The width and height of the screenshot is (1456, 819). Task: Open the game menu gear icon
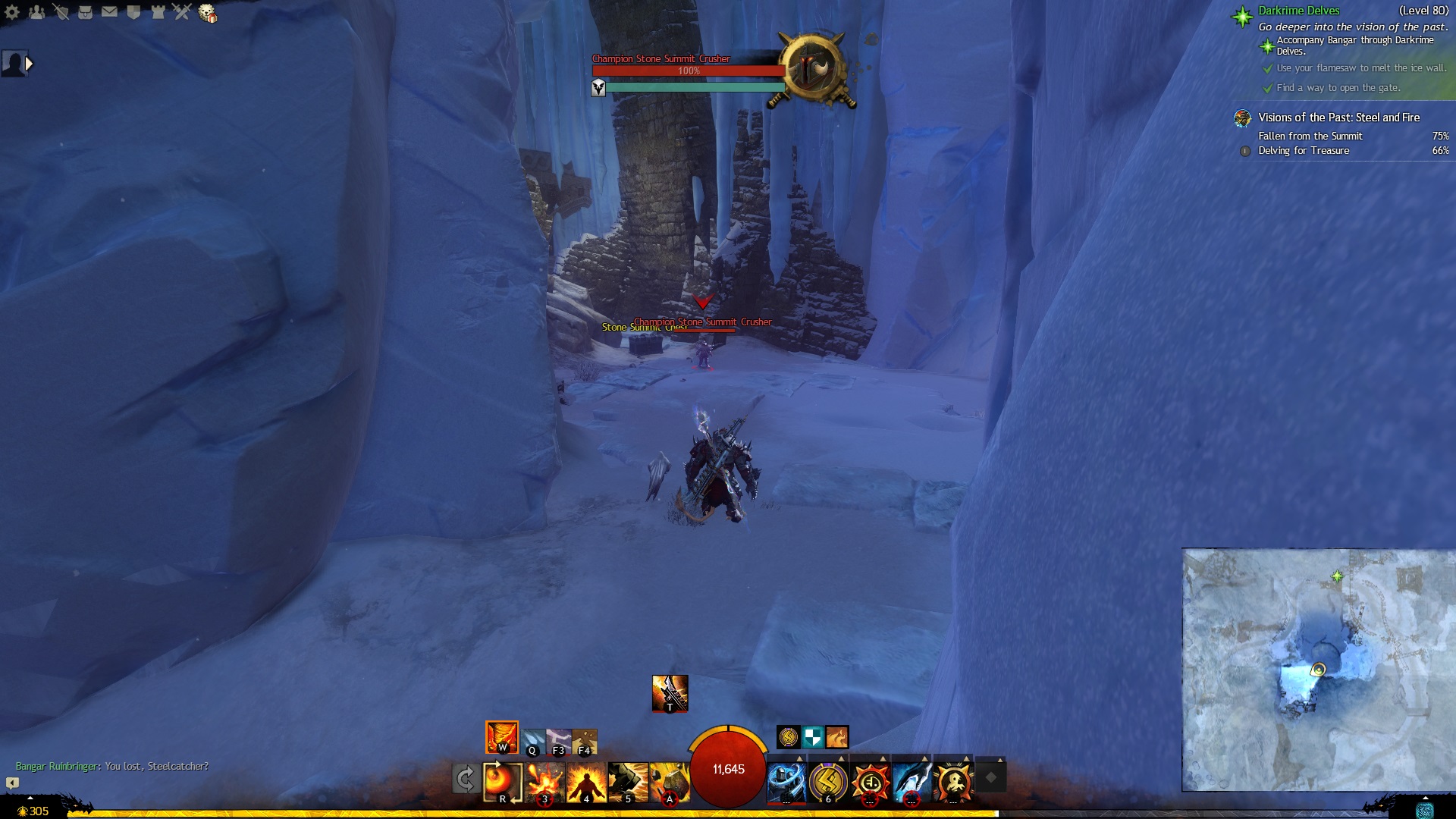[12, 12]
